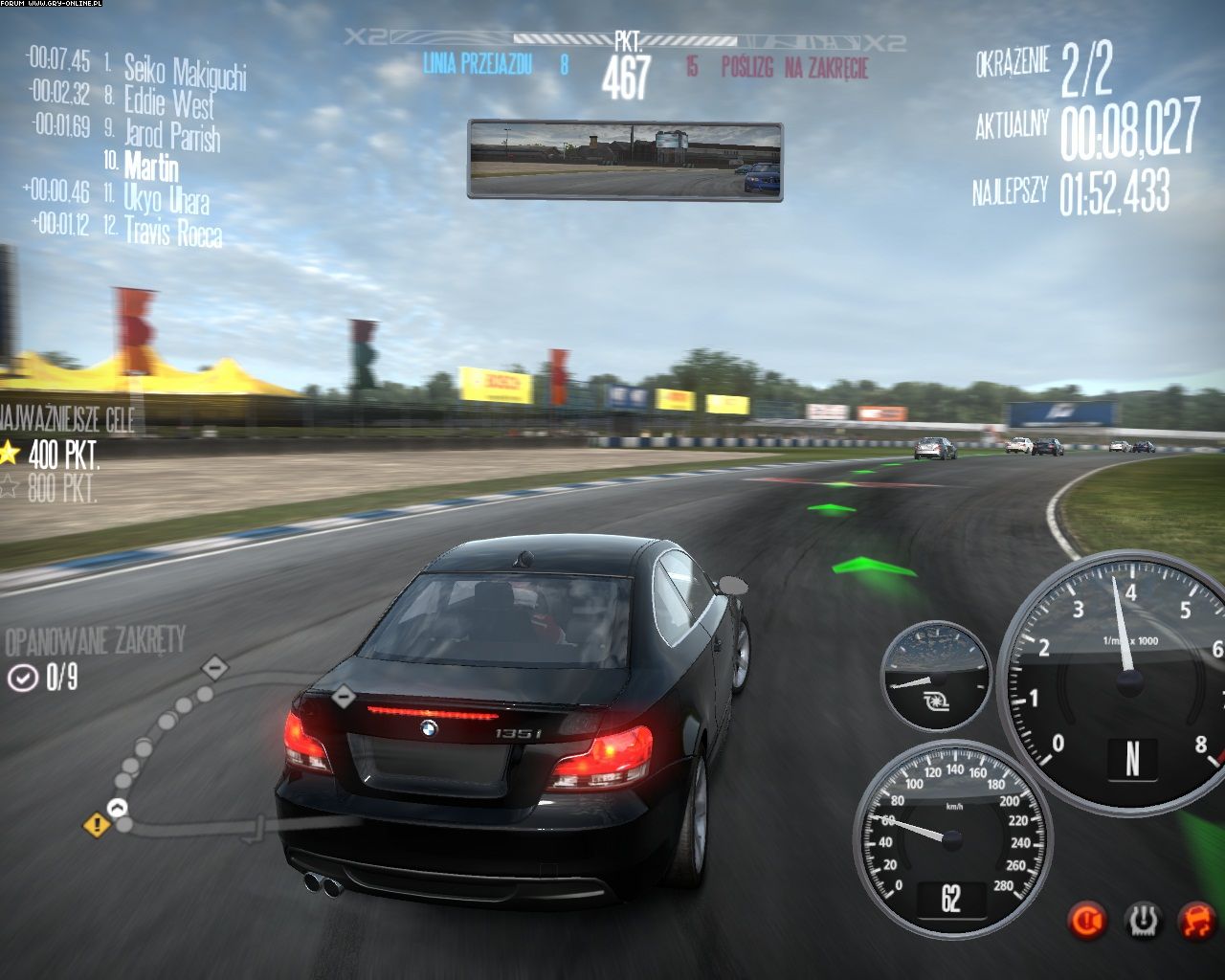Select the Poślizg na Zakręcie label
The width and height of the screenshot is (1225, 980).
click(794, 67)
